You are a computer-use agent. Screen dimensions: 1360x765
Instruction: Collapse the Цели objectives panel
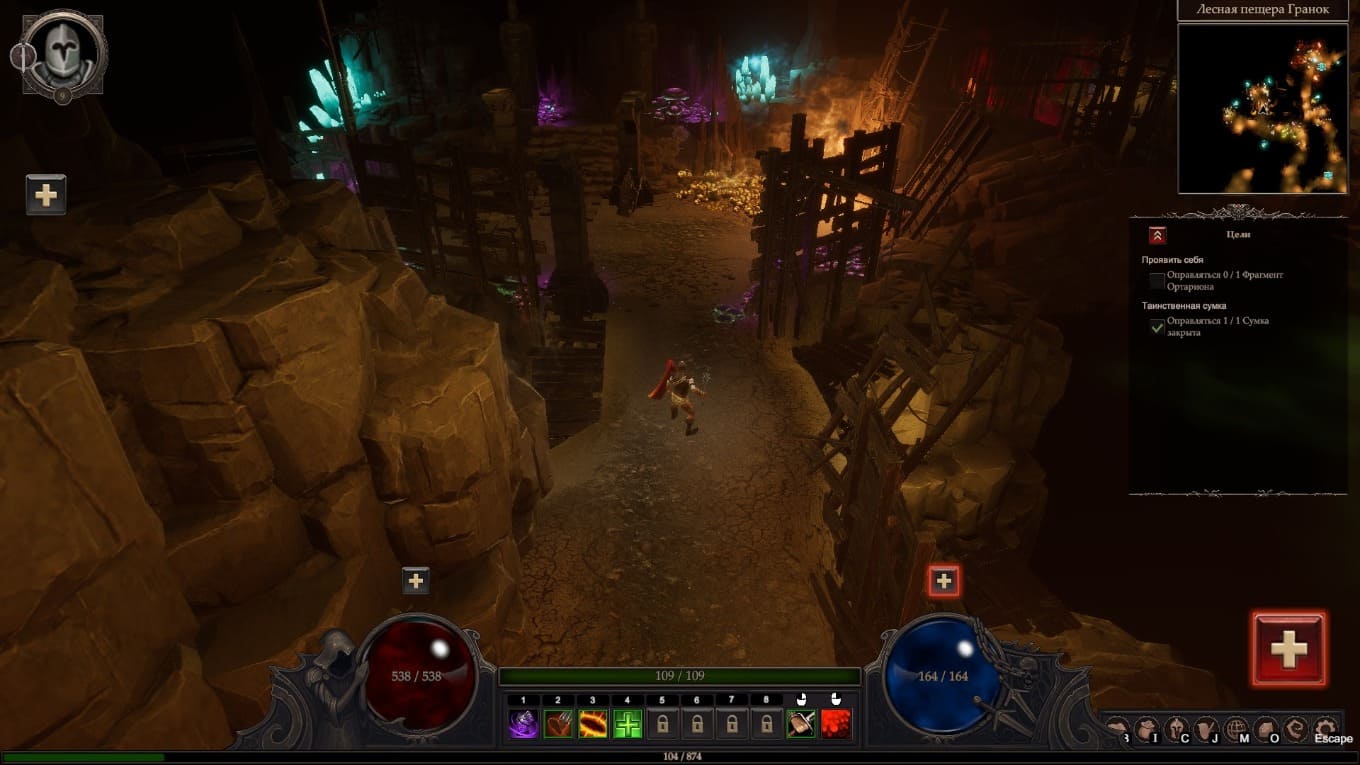coord(1157,235)
